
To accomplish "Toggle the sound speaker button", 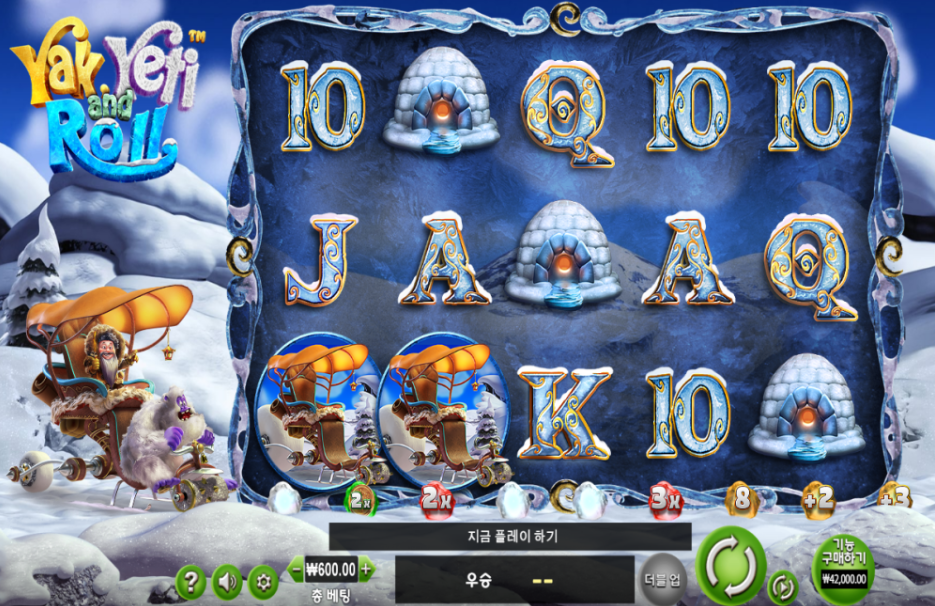I will pos(227,580).
